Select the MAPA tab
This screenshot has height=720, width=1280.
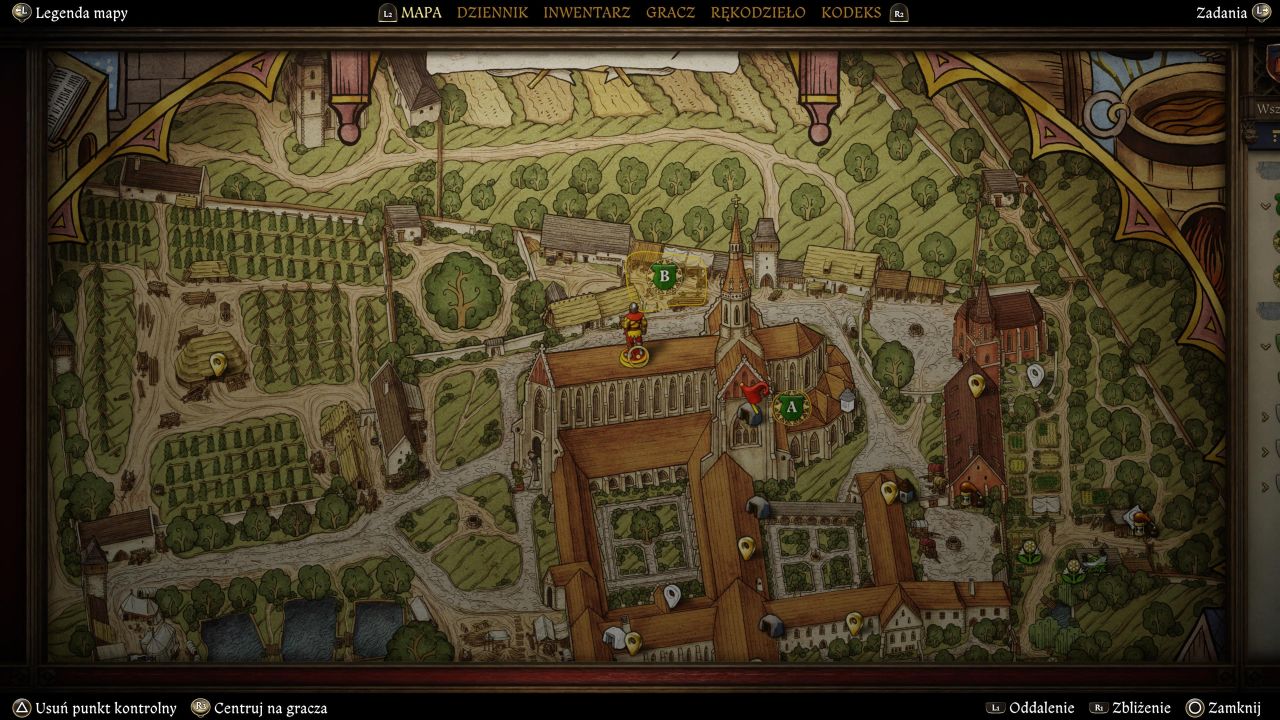pyautogui.click(x=421, y=13)
